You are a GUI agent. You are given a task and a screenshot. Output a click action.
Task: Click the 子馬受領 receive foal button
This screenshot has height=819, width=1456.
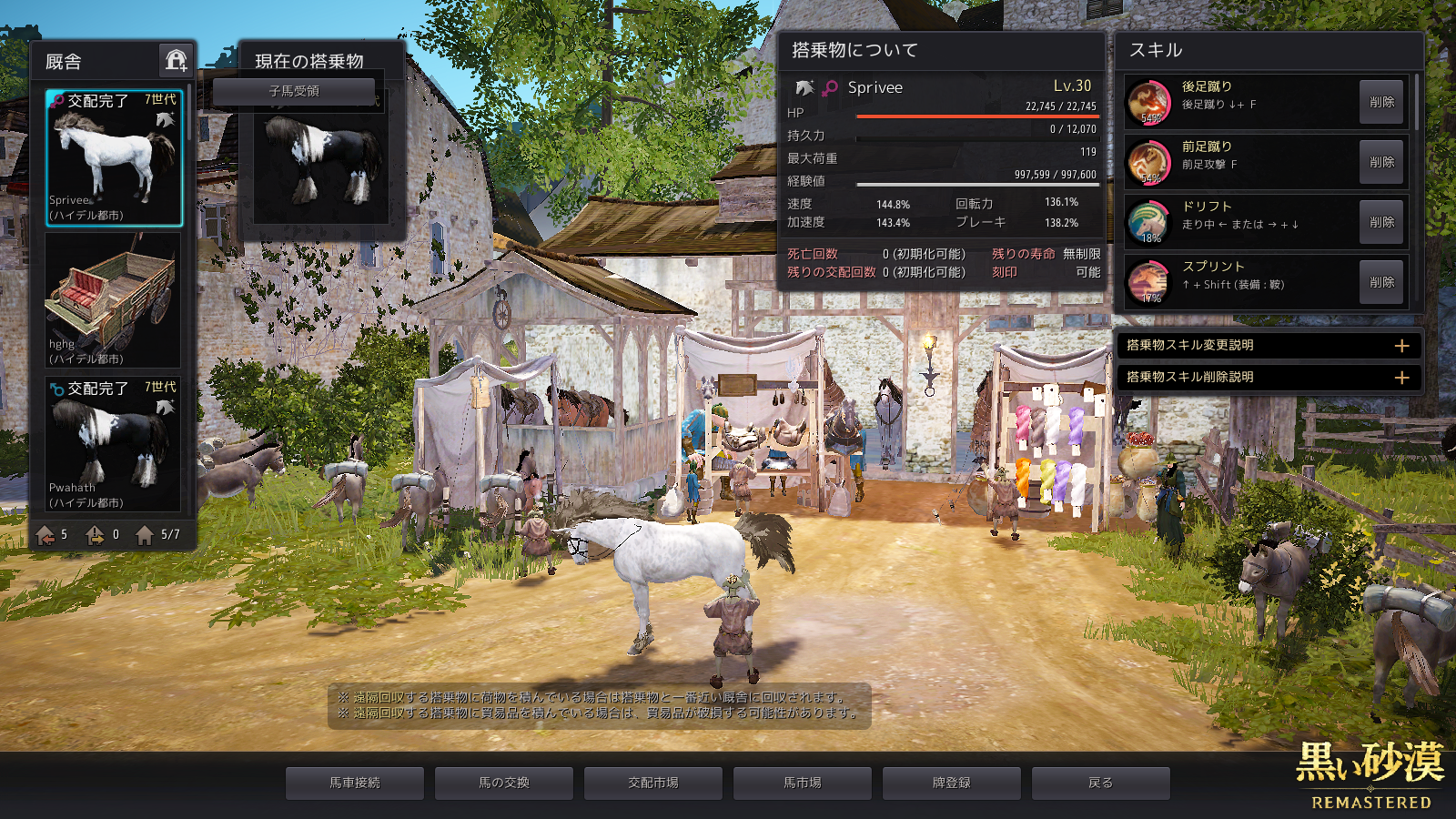294,91
